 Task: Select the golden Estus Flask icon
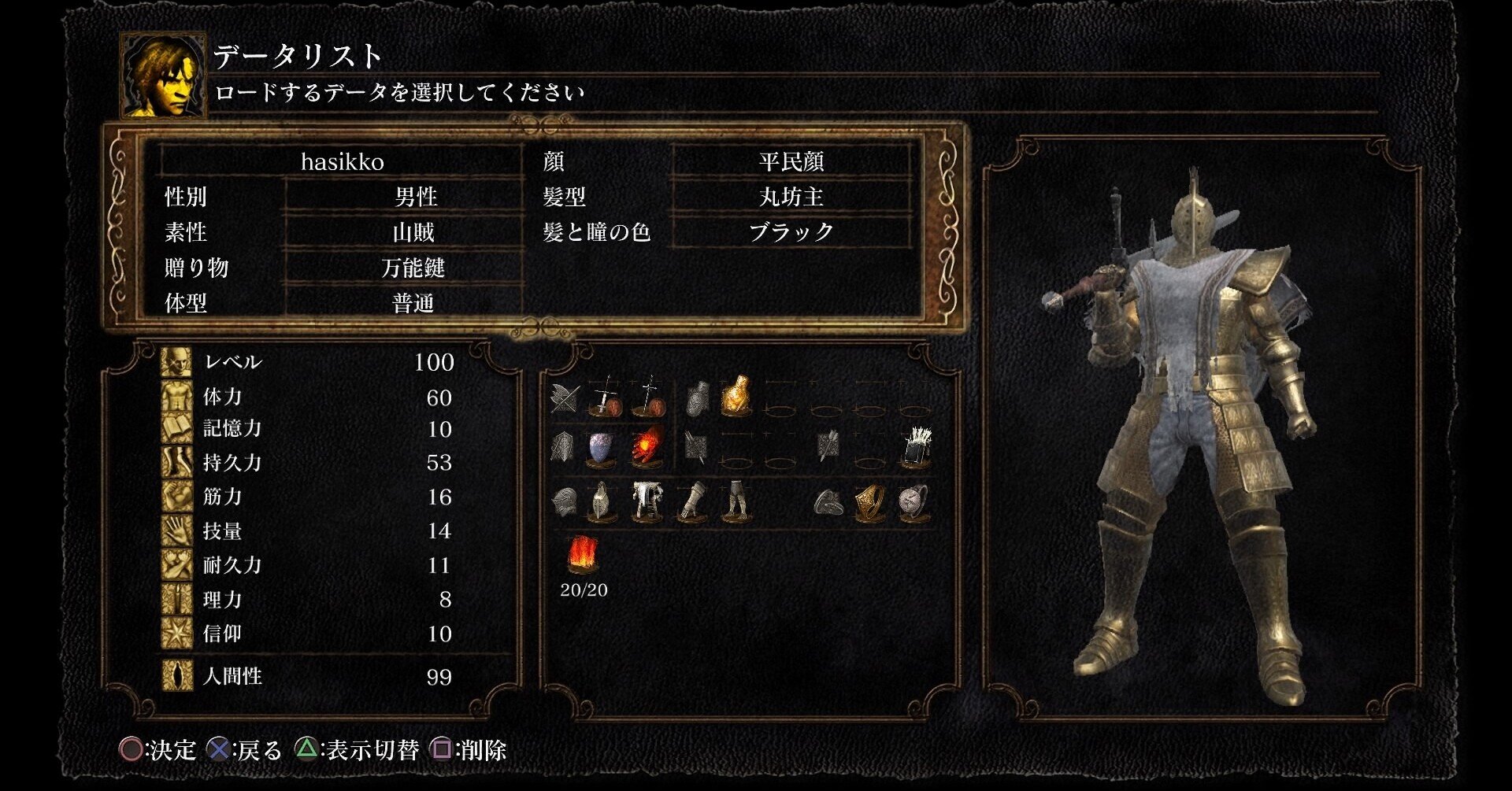(735, 395)
